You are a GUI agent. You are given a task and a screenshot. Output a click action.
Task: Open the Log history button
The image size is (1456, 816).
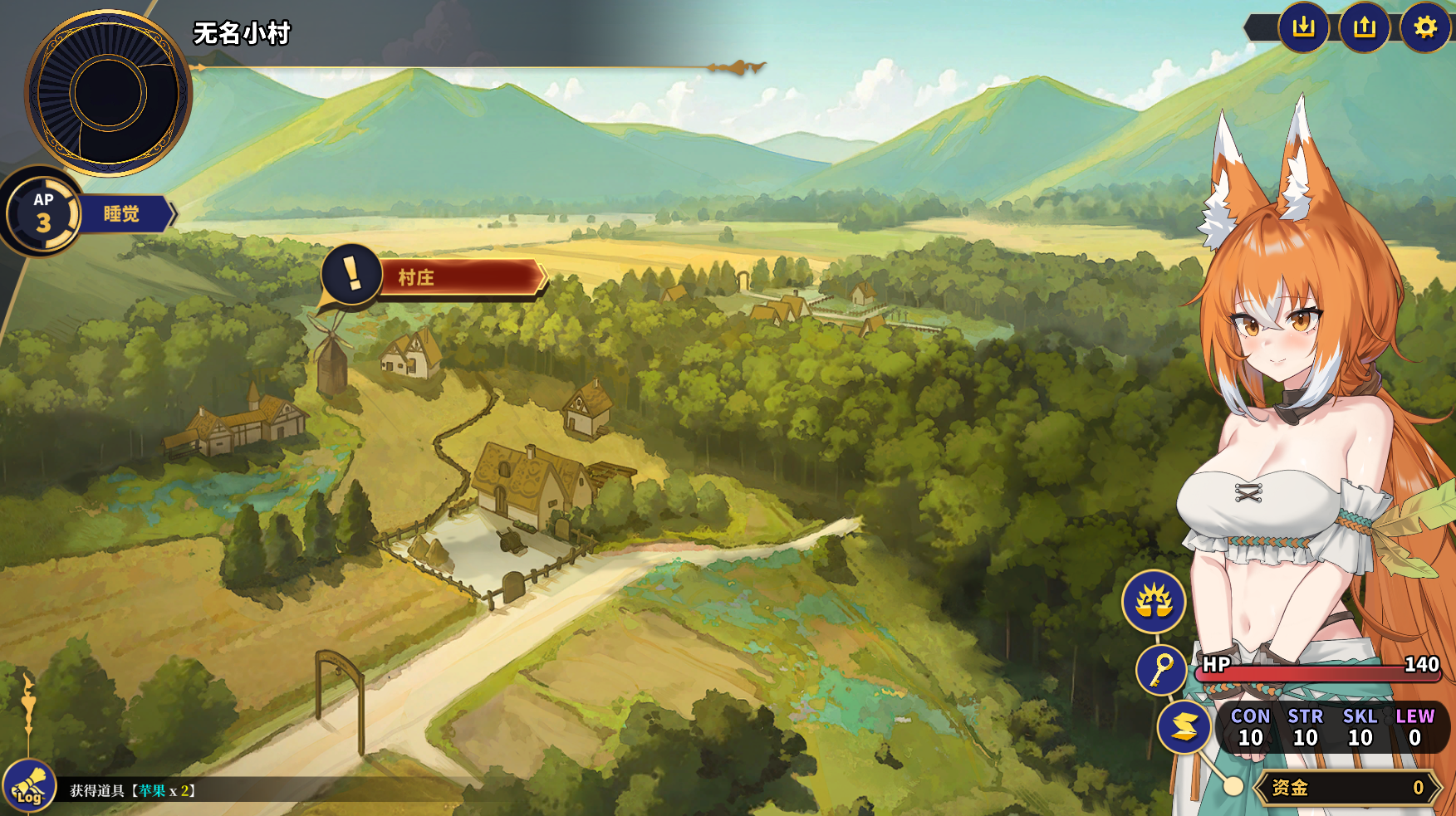(29, 786)
